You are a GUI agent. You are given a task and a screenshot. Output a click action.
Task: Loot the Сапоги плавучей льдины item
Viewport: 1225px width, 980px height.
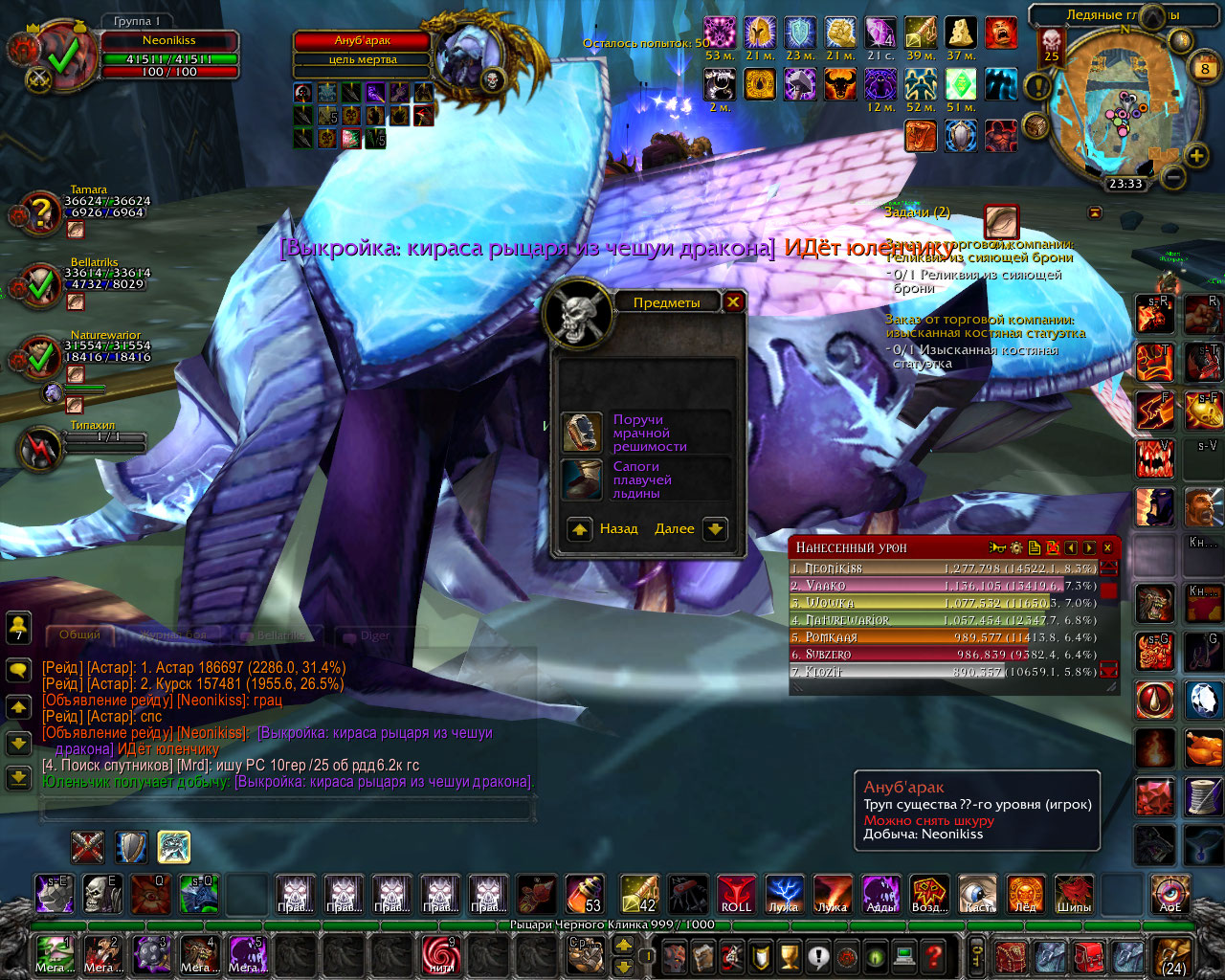click(582, 479)
